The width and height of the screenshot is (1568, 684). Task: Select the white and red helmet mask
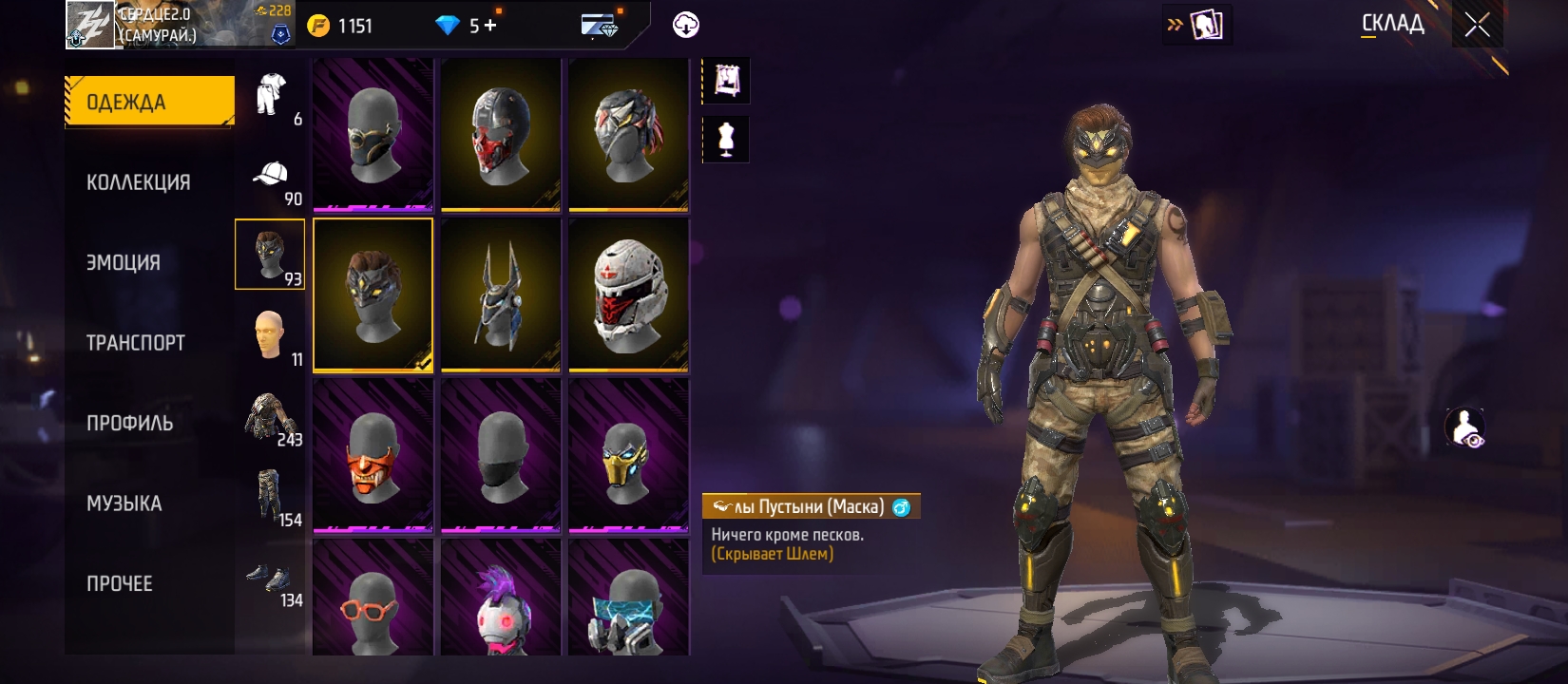pyautogui.click(x=628, y=295)
